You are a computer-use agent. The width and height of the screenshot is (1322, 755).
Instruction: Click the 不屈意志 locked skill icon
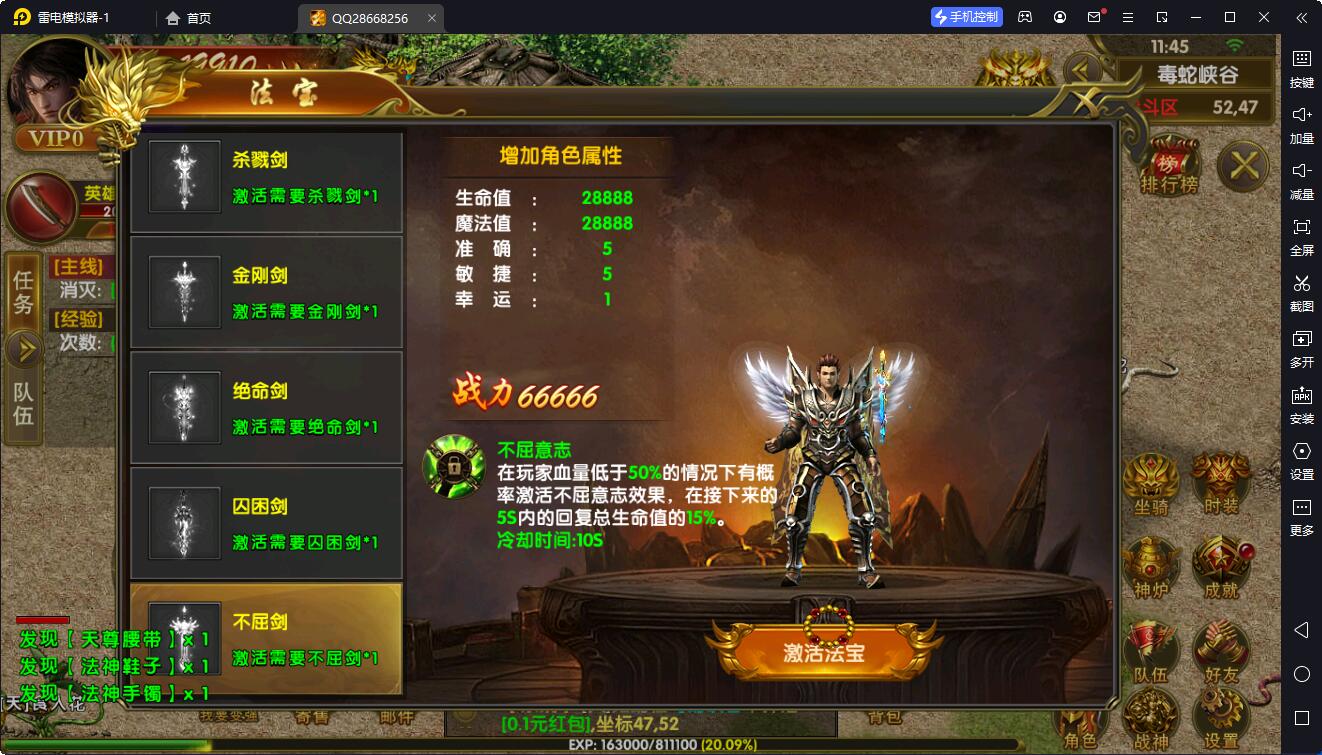[454, 466]
